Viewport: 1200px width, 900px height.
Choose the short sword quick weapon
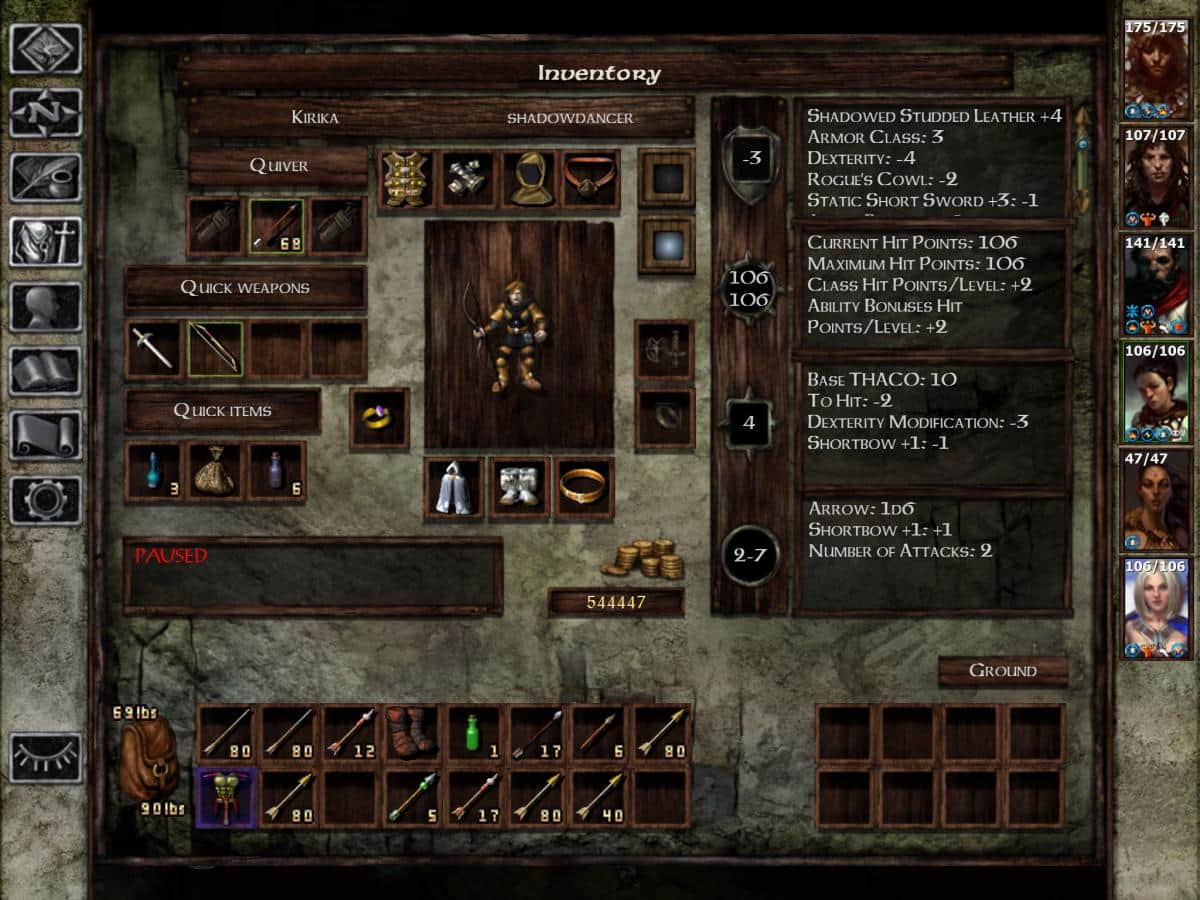(x=153, y=349)
